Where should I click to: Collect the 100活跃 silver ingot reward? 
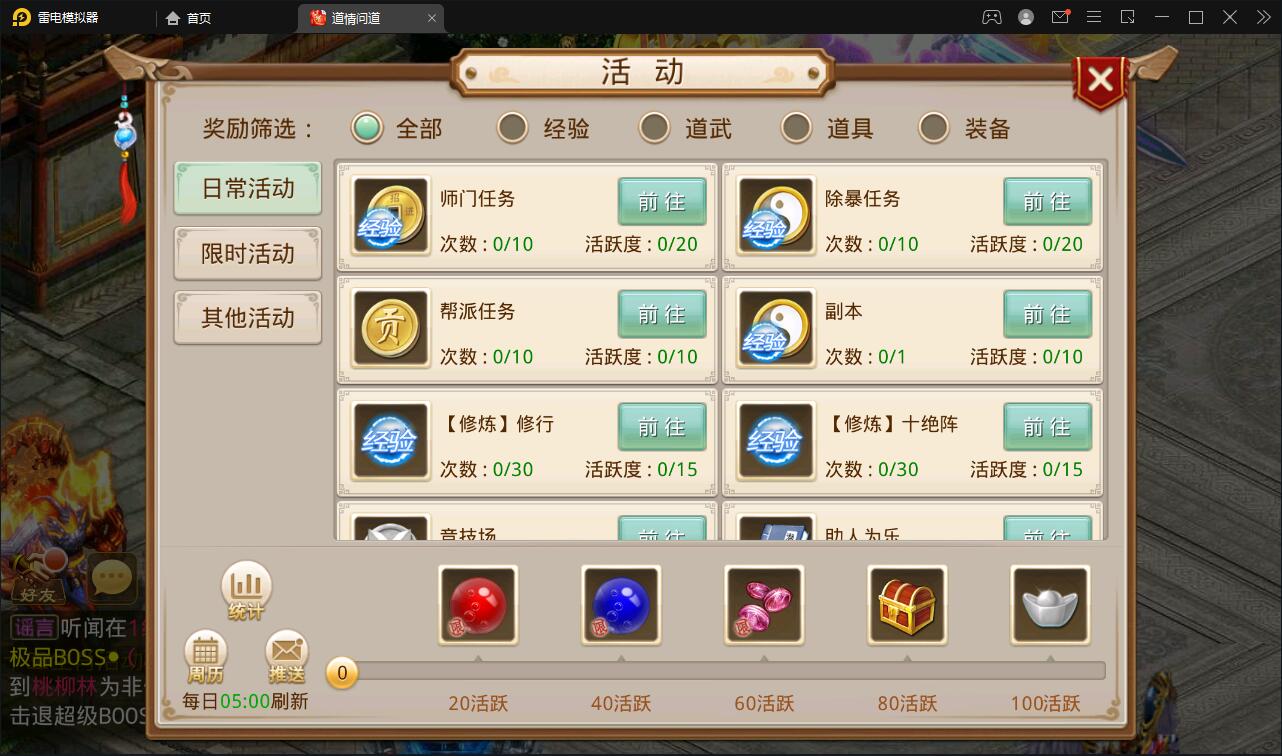click(1050, 605)
